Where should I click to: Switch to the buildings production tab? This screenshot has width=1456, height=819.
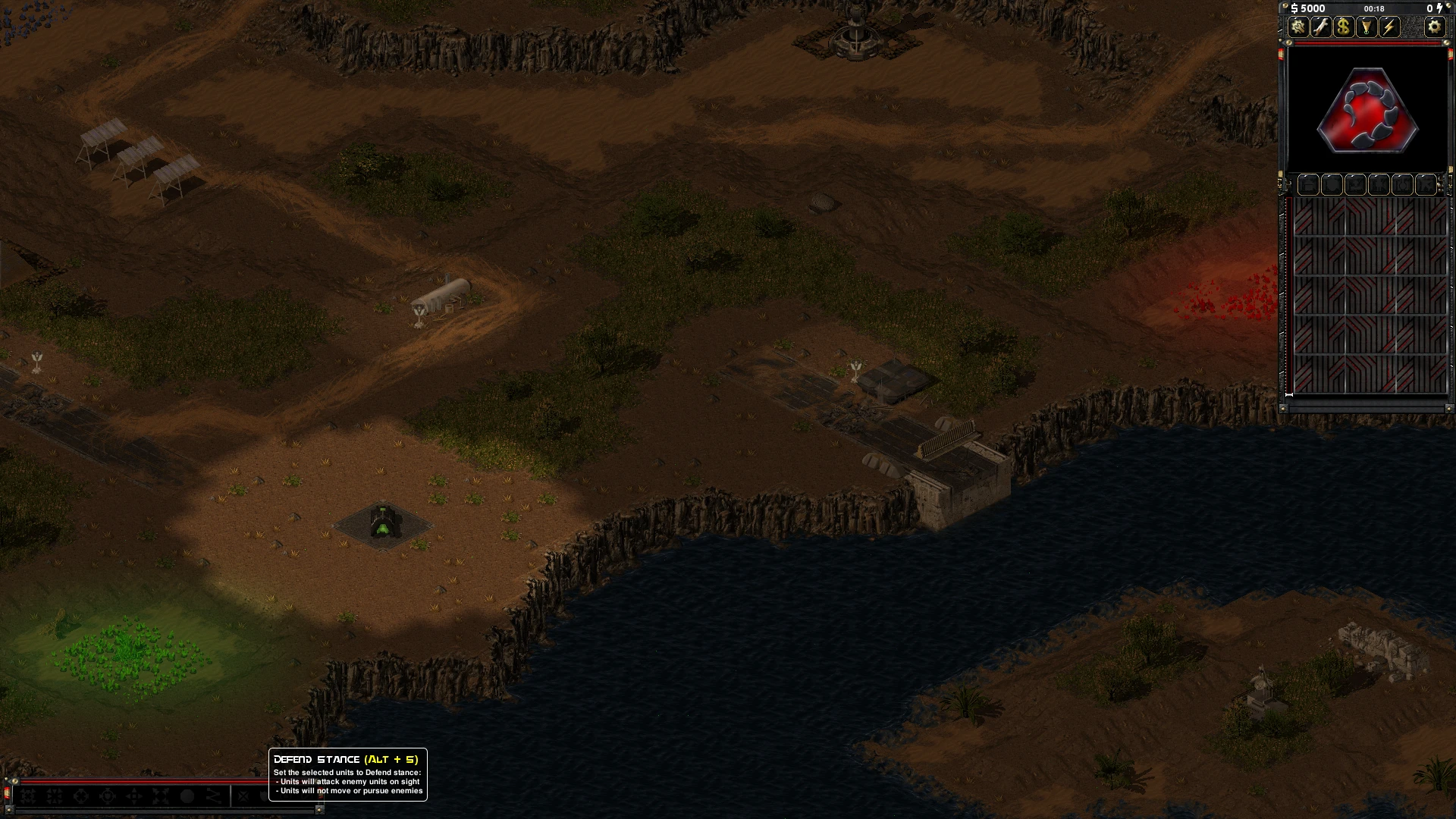(x=1308, y=184)
